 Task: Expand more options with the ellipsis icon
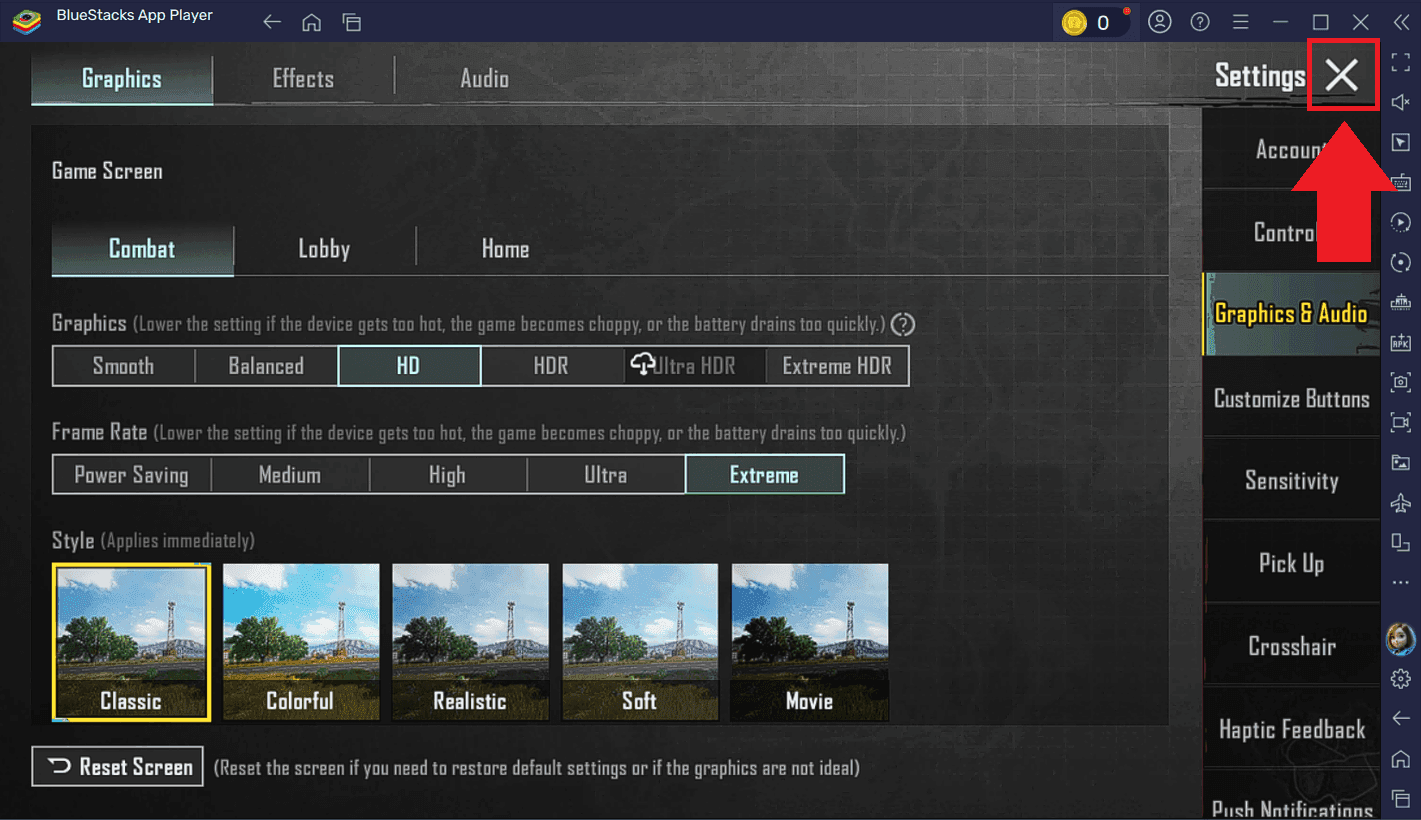coord(1400,582)
